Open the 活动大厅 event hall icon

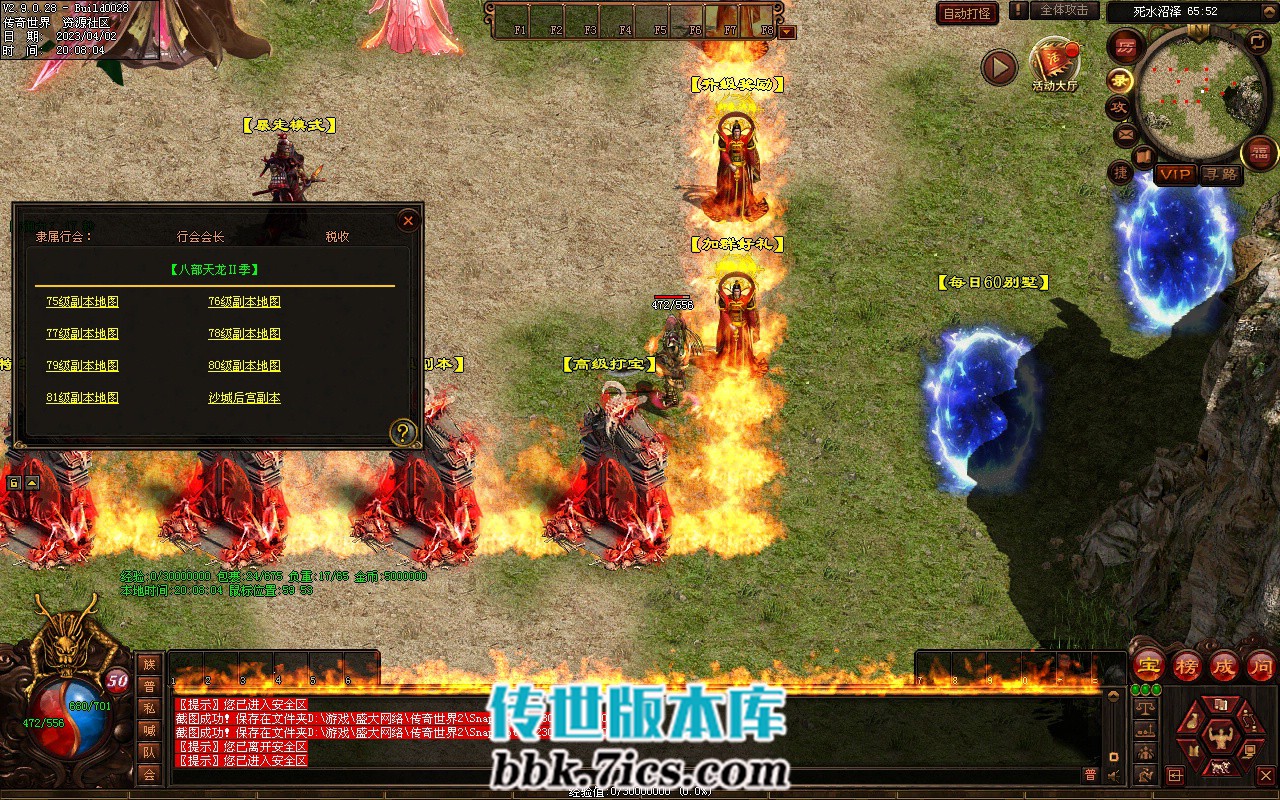pos(1055,63)
